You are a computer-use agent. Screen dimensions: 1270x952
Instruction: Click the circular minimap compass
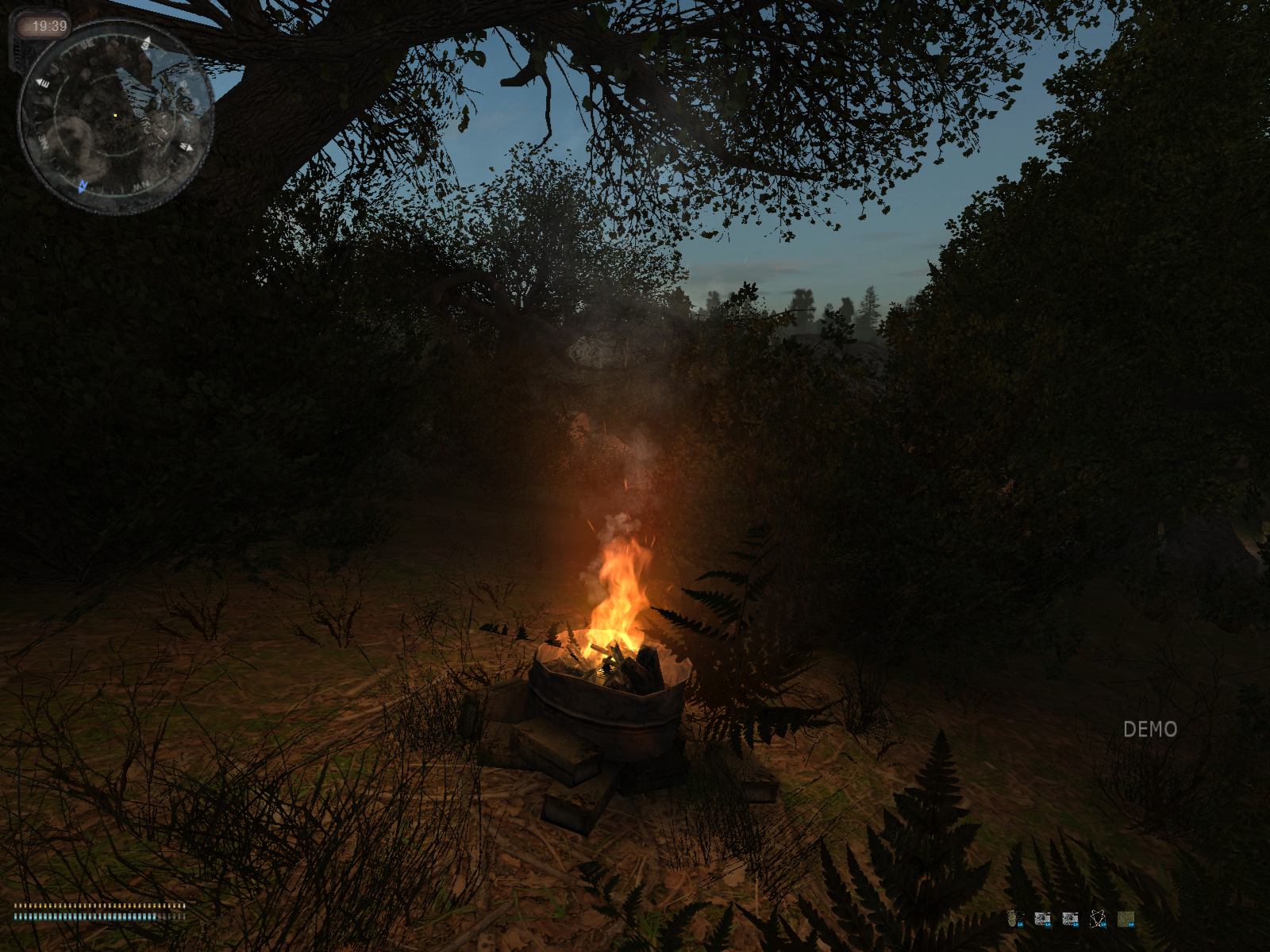click(116, 117)
